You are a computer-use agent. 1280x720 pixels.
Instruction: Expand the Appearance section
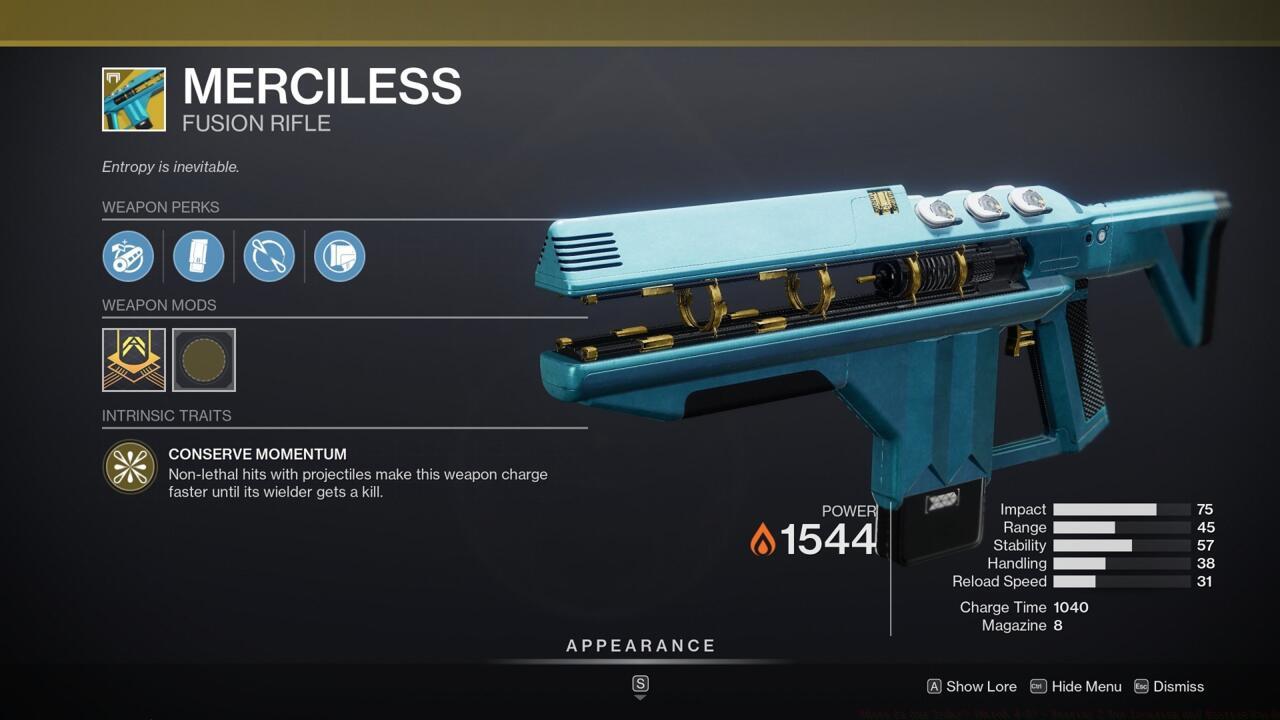(641, 645)
